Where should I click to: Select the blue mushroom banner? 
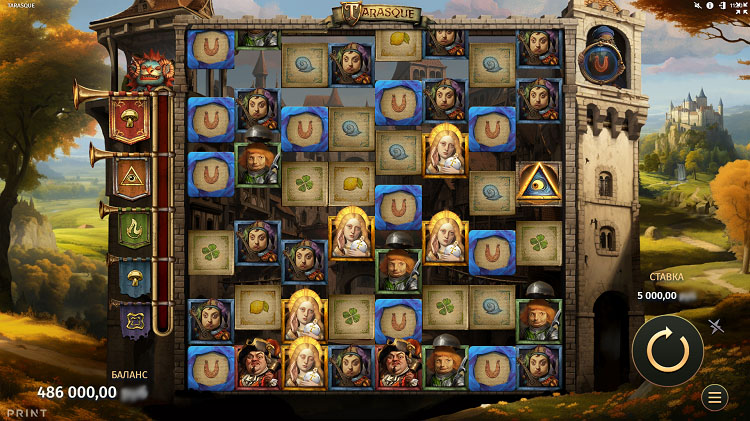[x=135, y=277]
